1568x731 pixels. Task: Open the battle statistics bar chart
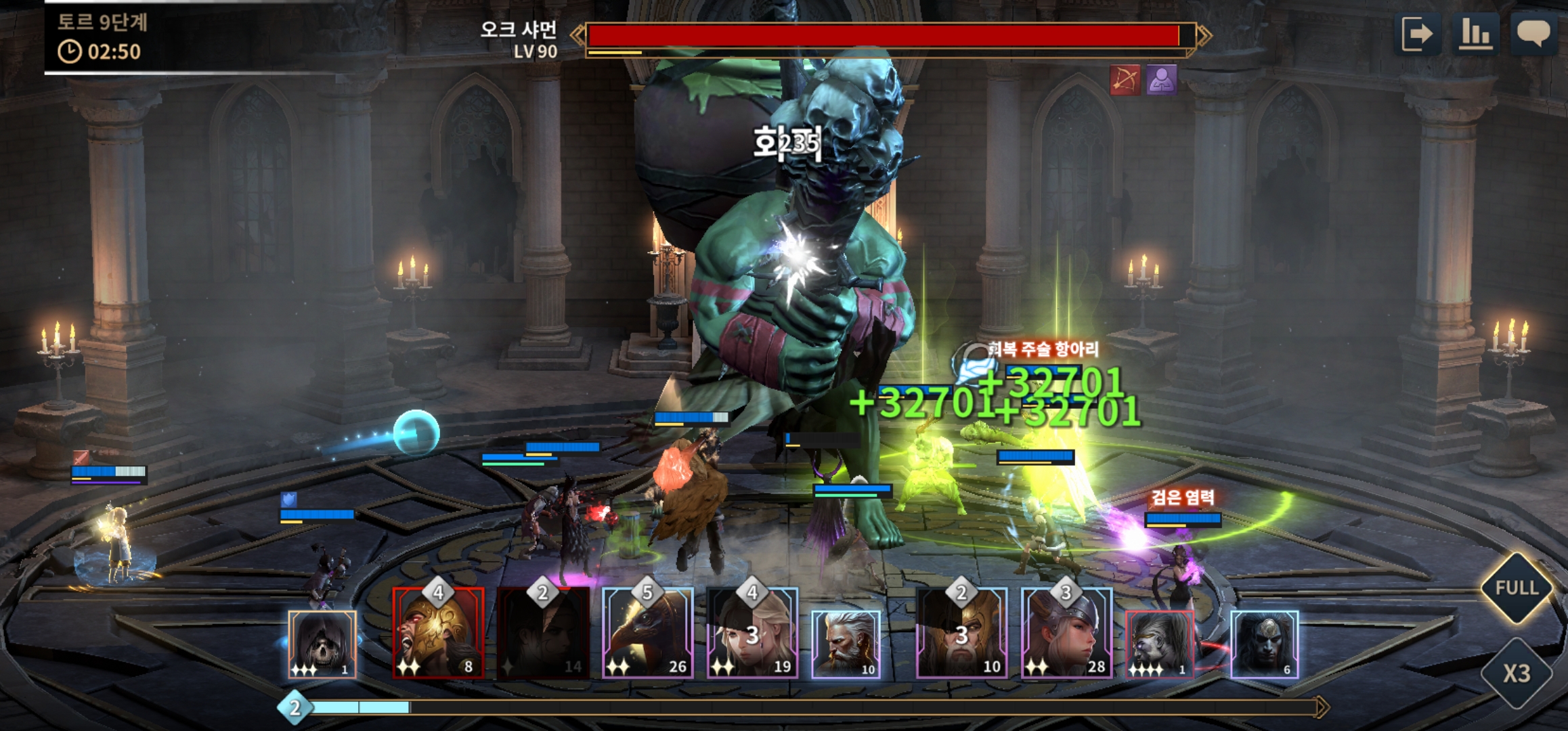(1475, 34)
